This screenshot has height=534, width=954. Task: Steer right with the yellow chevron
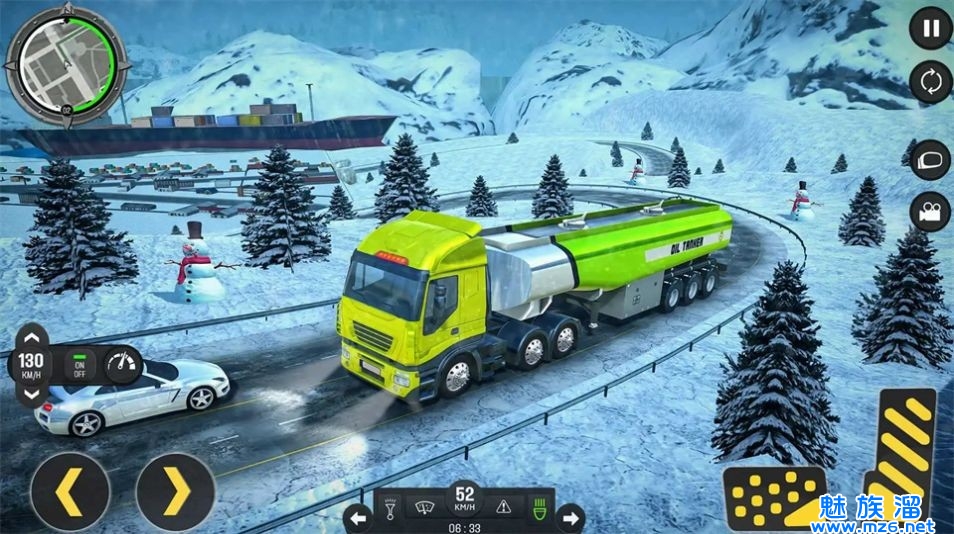pos(175,491)
